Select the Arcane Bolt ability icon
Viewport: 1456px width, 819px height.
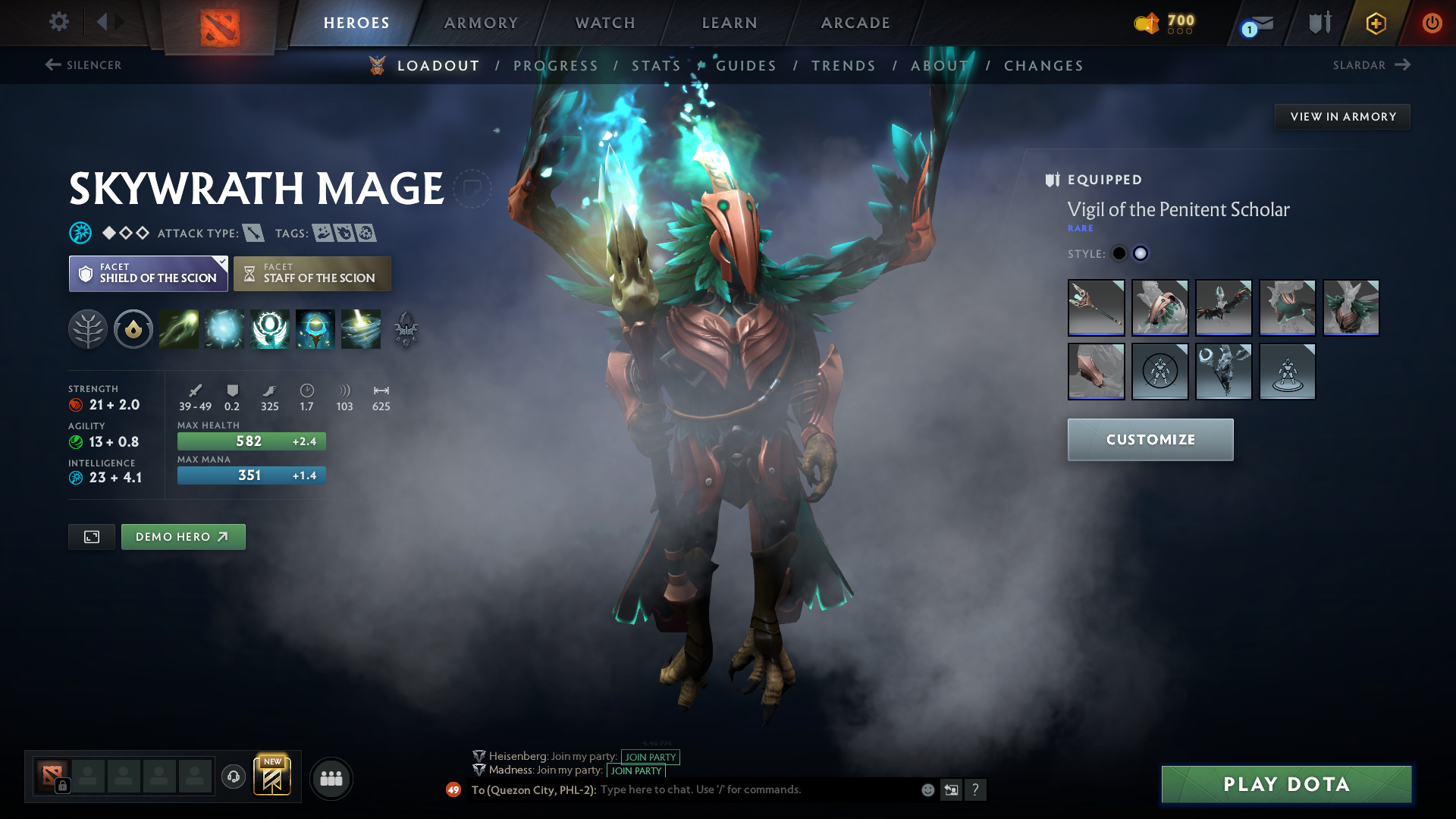coord(179,329)
